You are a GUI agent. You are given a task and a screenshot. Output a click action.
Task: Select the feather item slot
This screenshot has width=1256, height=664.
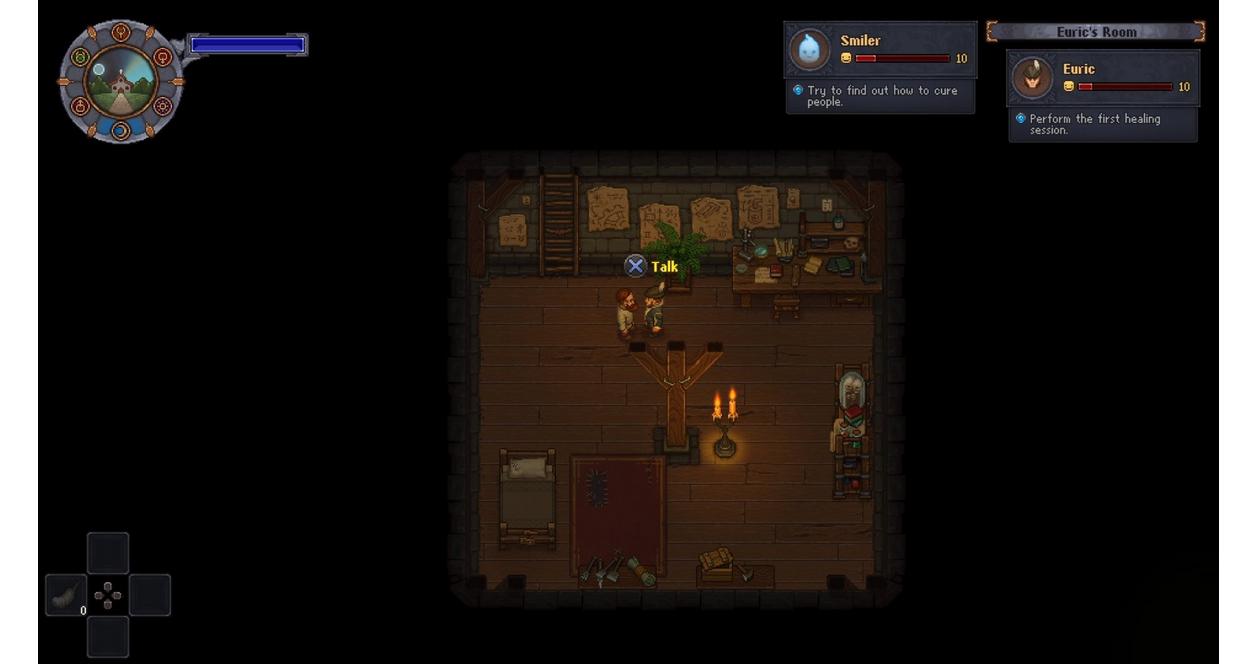(66, 595)
